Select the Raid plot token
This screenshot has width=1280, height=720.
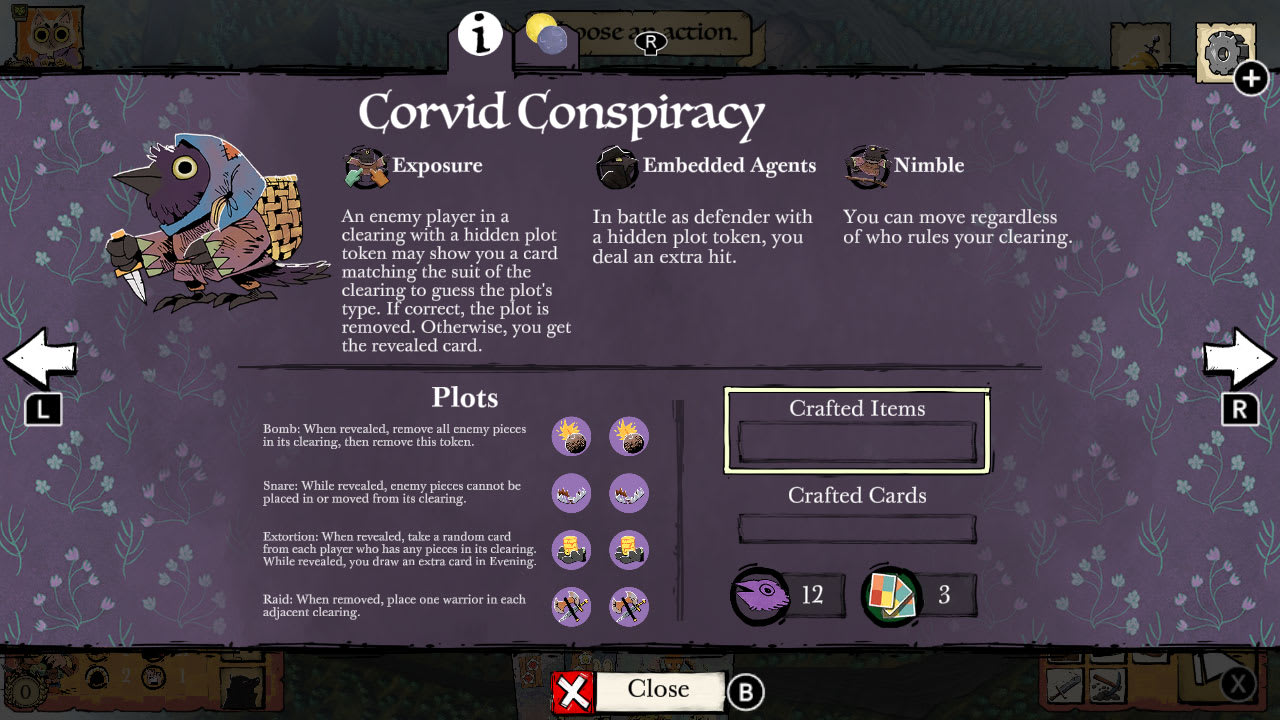[x=571, y=607]
